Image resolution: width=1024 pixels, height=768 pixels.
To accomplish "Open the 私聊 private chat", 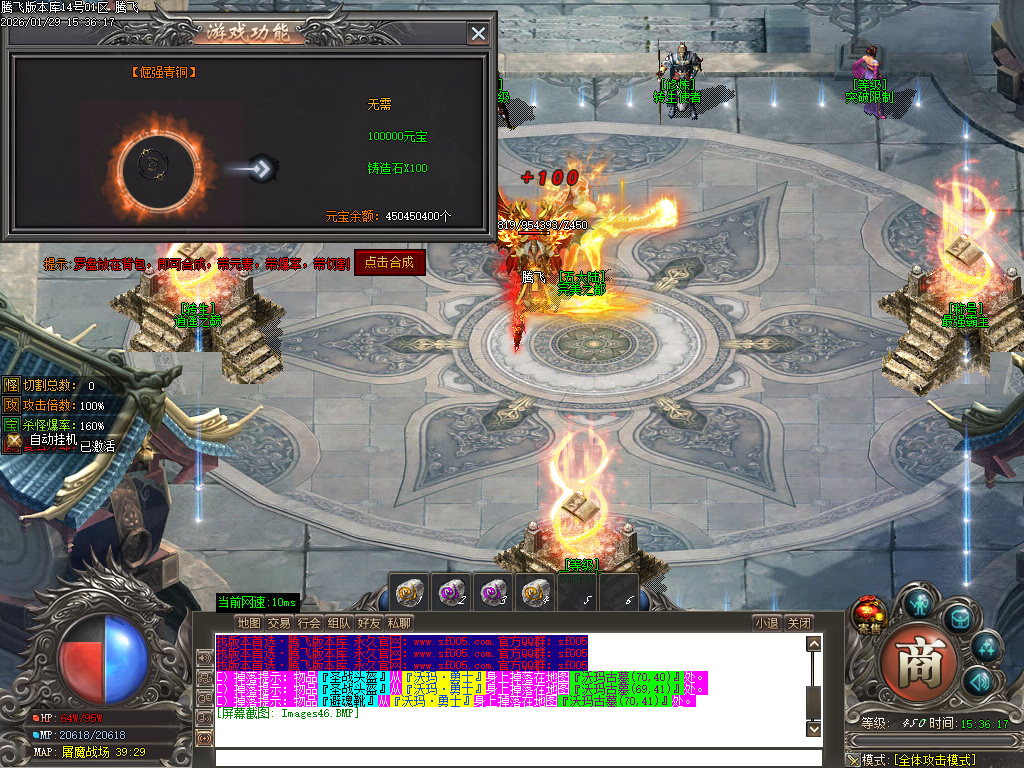I will point(399,623).
